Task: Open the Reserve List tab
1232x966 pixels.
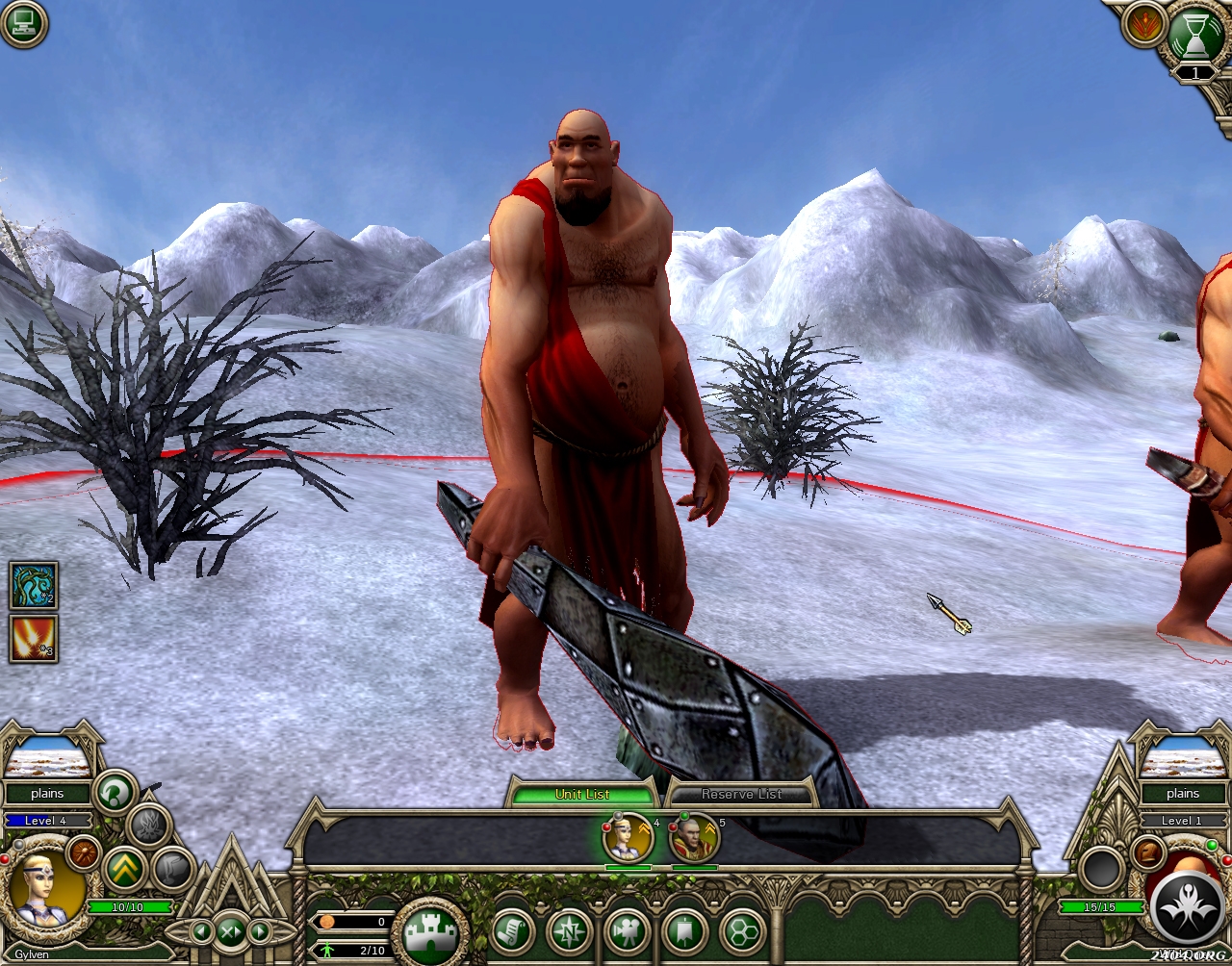Action: point(741,794)
